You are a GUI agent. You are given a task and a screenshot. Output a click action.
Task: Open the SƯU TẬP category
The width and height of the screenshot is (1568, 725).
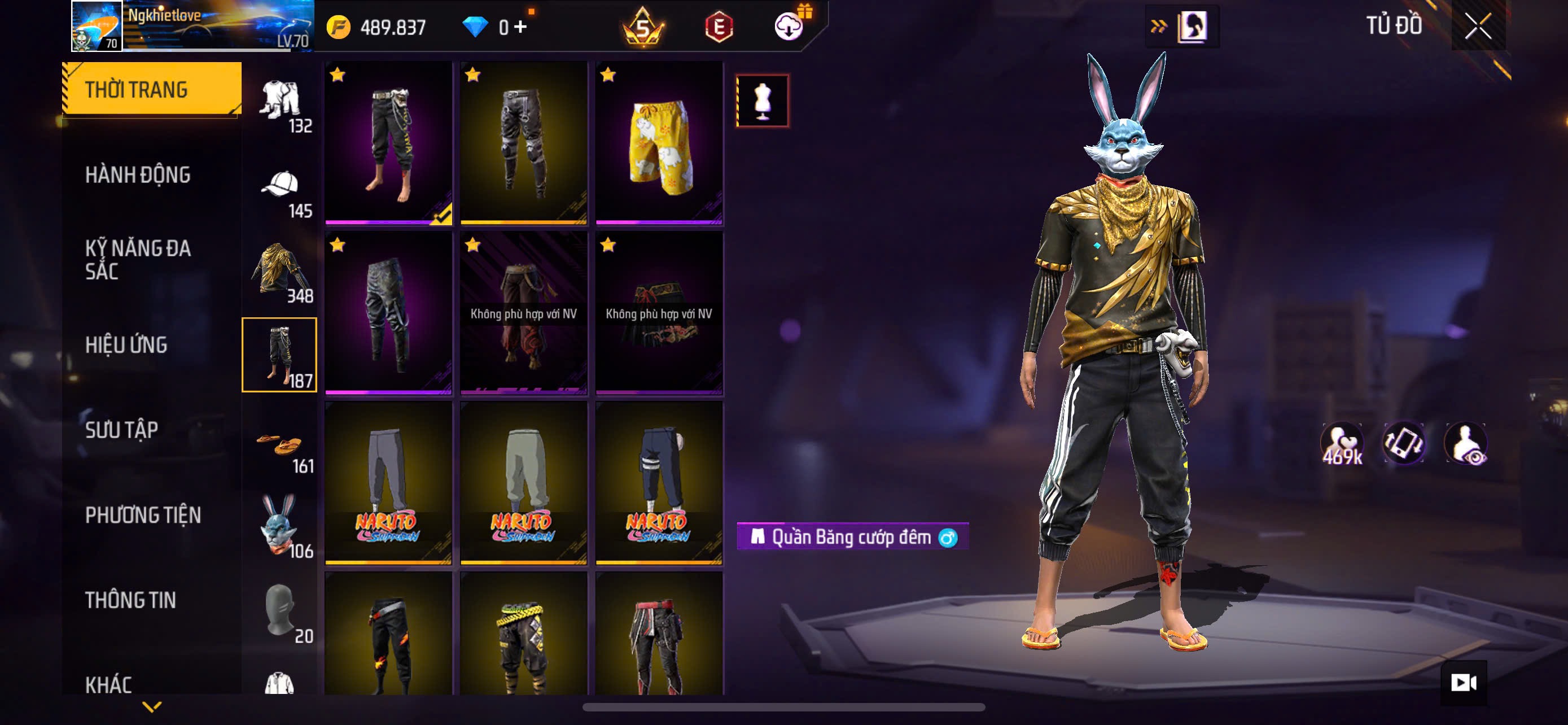pos(121,430)
